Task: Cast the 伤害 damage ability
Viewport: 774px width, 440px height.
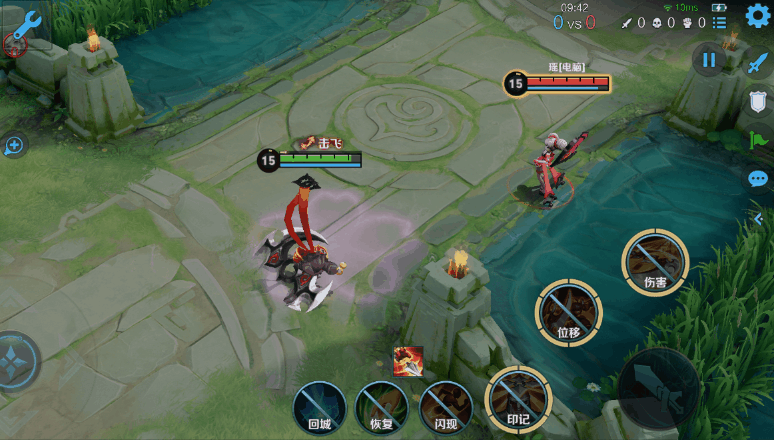Action: coord(655,262)
